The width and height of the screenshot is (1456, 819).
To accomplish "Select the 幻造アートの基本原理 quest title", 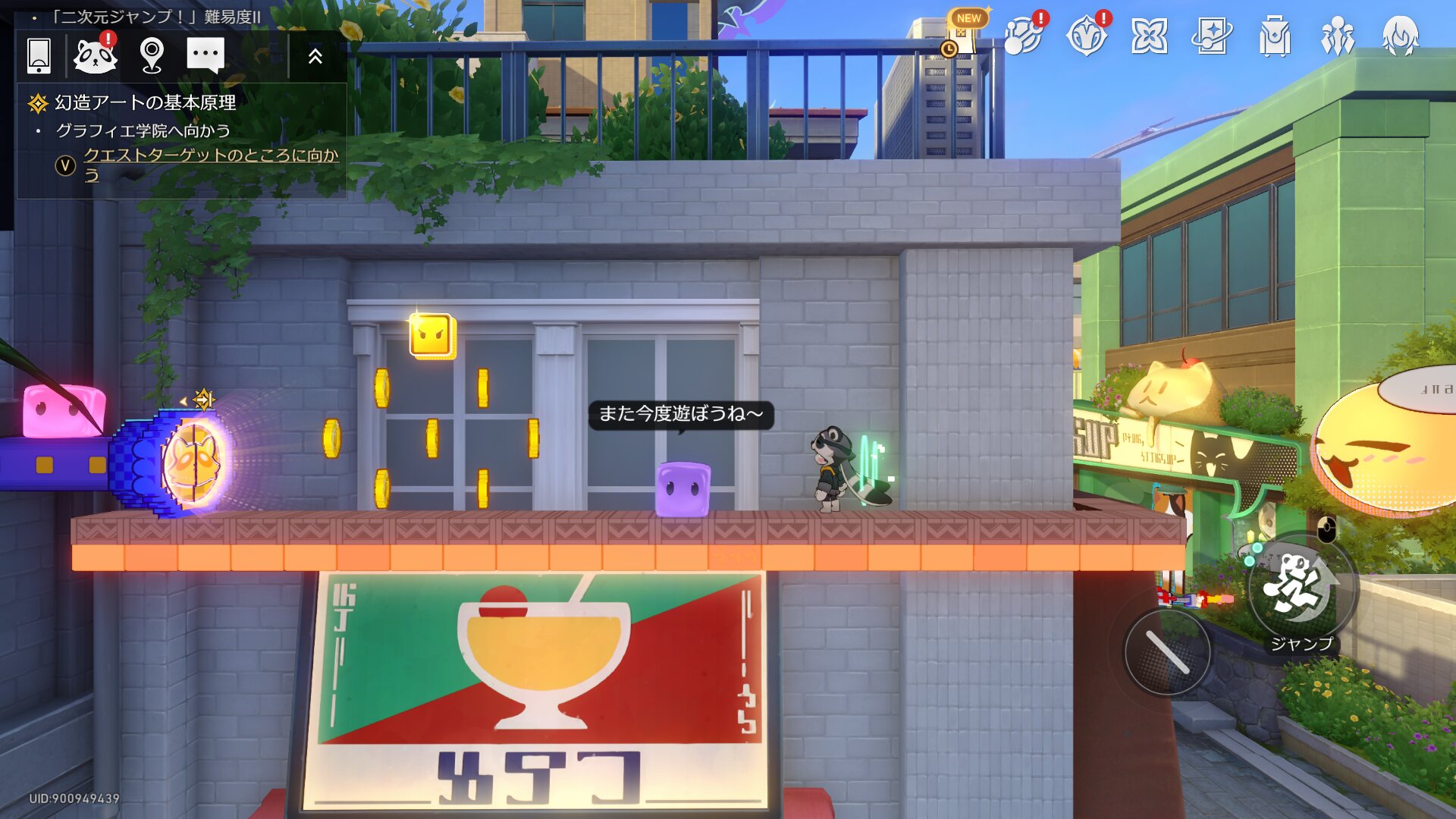I will point(145,102).
